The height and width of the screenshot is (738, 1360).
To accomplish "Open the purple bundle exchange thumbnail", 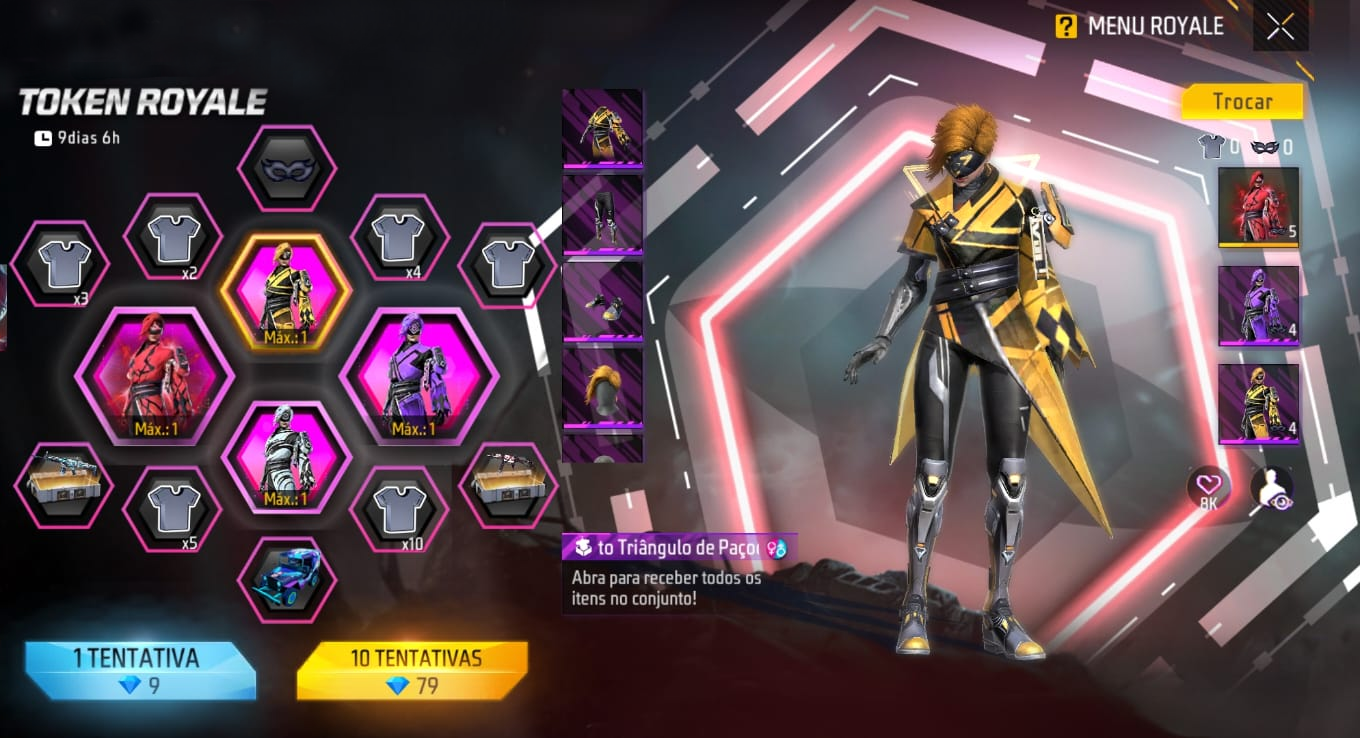I will [x=1258, y=305].
